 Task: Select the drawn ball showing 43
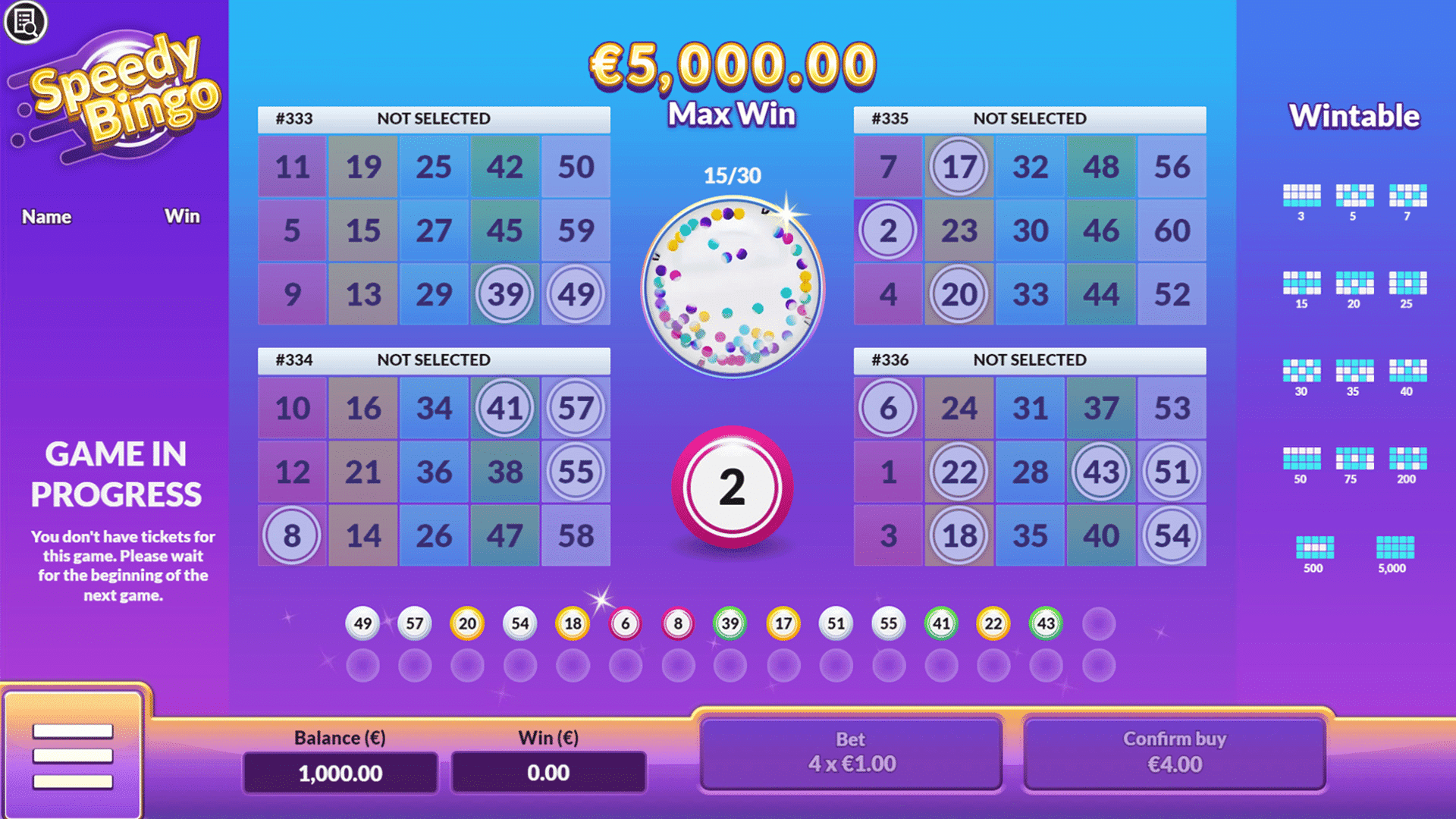pyautogui.click(x=1046, y=623)
